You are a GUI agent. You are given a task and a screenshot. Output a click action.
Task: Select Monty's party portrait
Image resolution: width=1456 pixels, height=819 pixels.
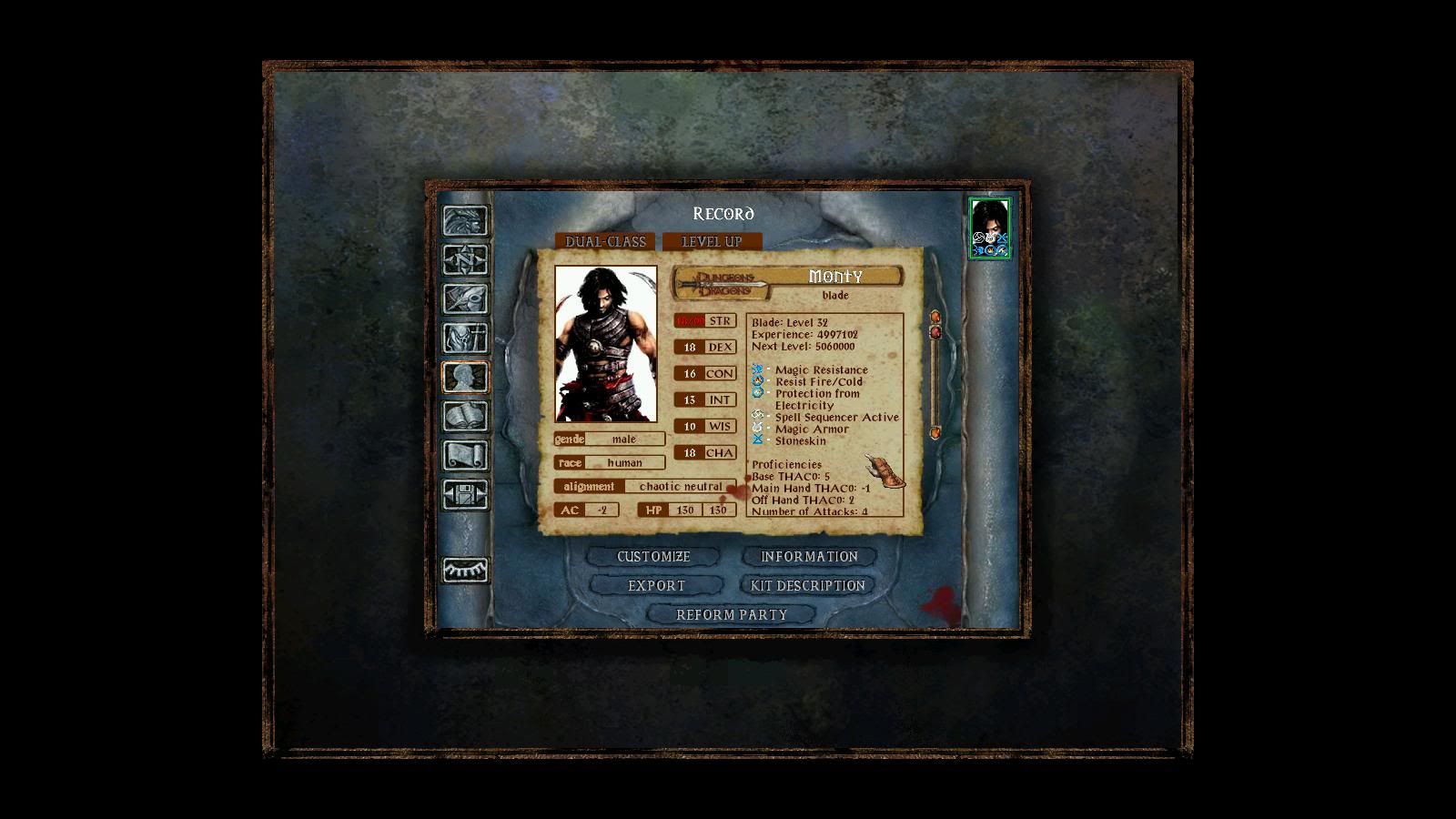coord(989,227)
